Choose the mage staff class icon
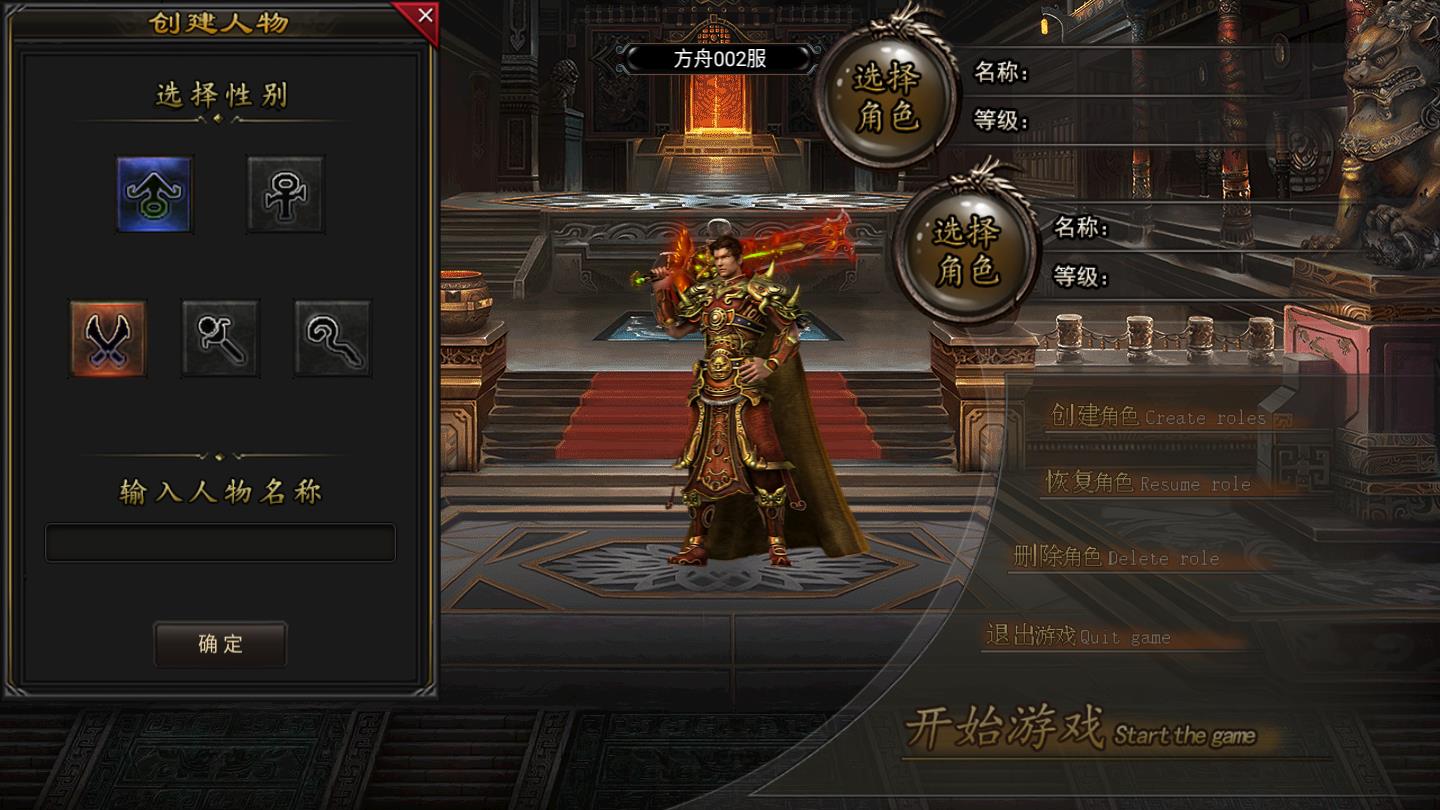The width and height of the screenshot is (1440, 810). [x=220, y=339]
